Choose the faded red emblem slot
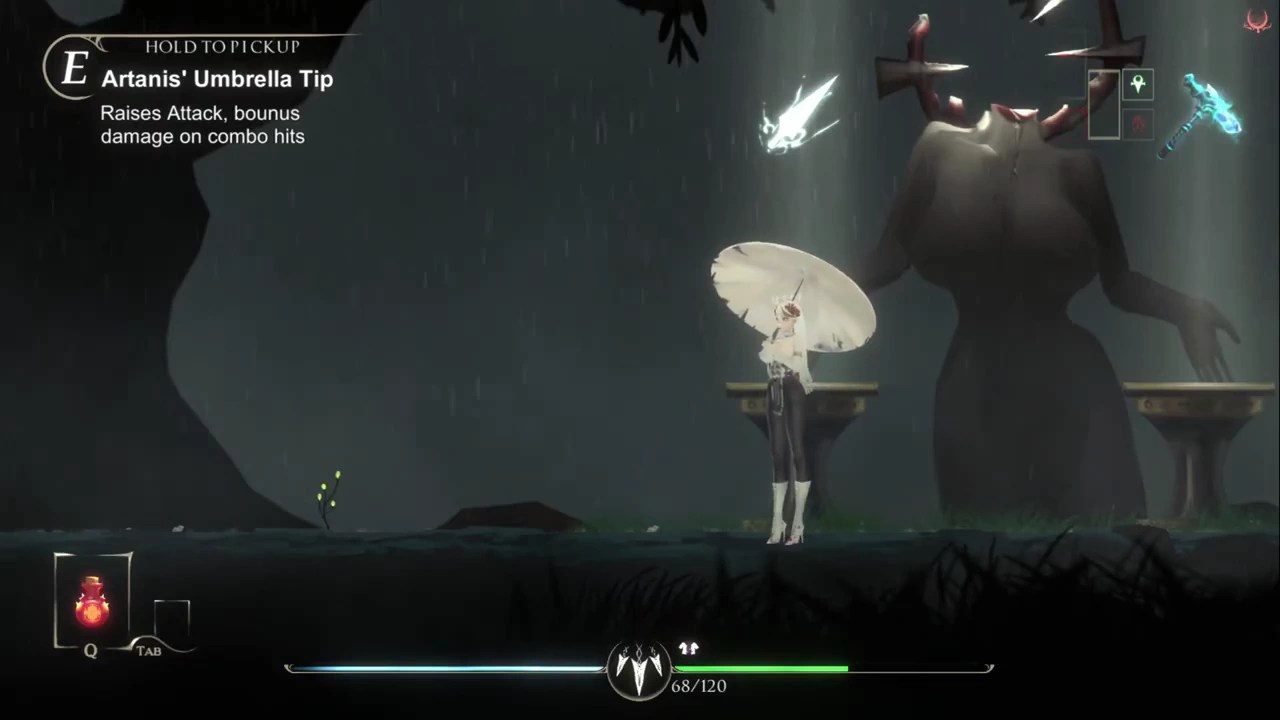The height and width of the screenshot is (720, 1280). [1137, 123]
